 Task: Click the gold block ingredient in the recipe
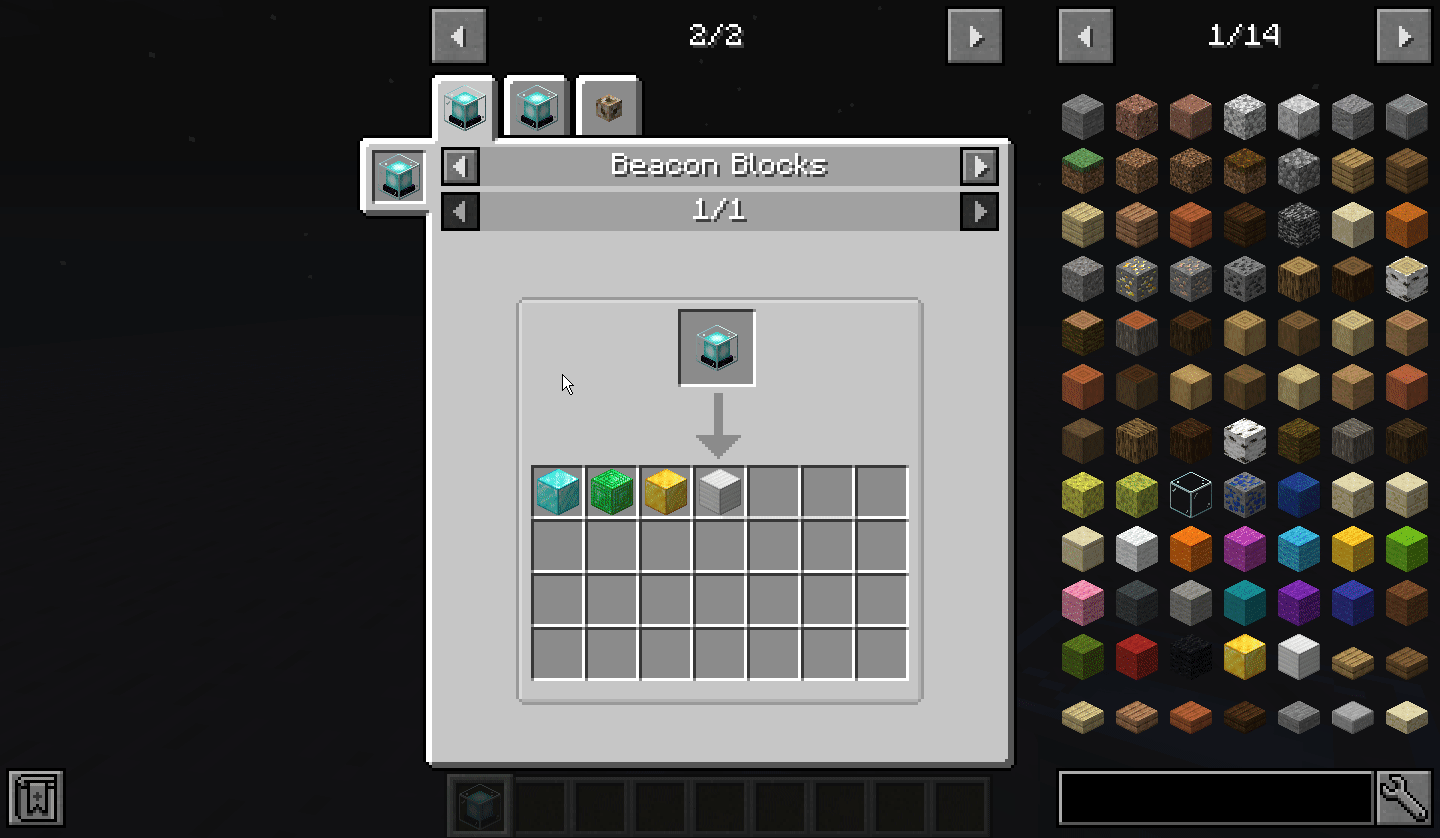pyautogui.click(x=665, y=491)
